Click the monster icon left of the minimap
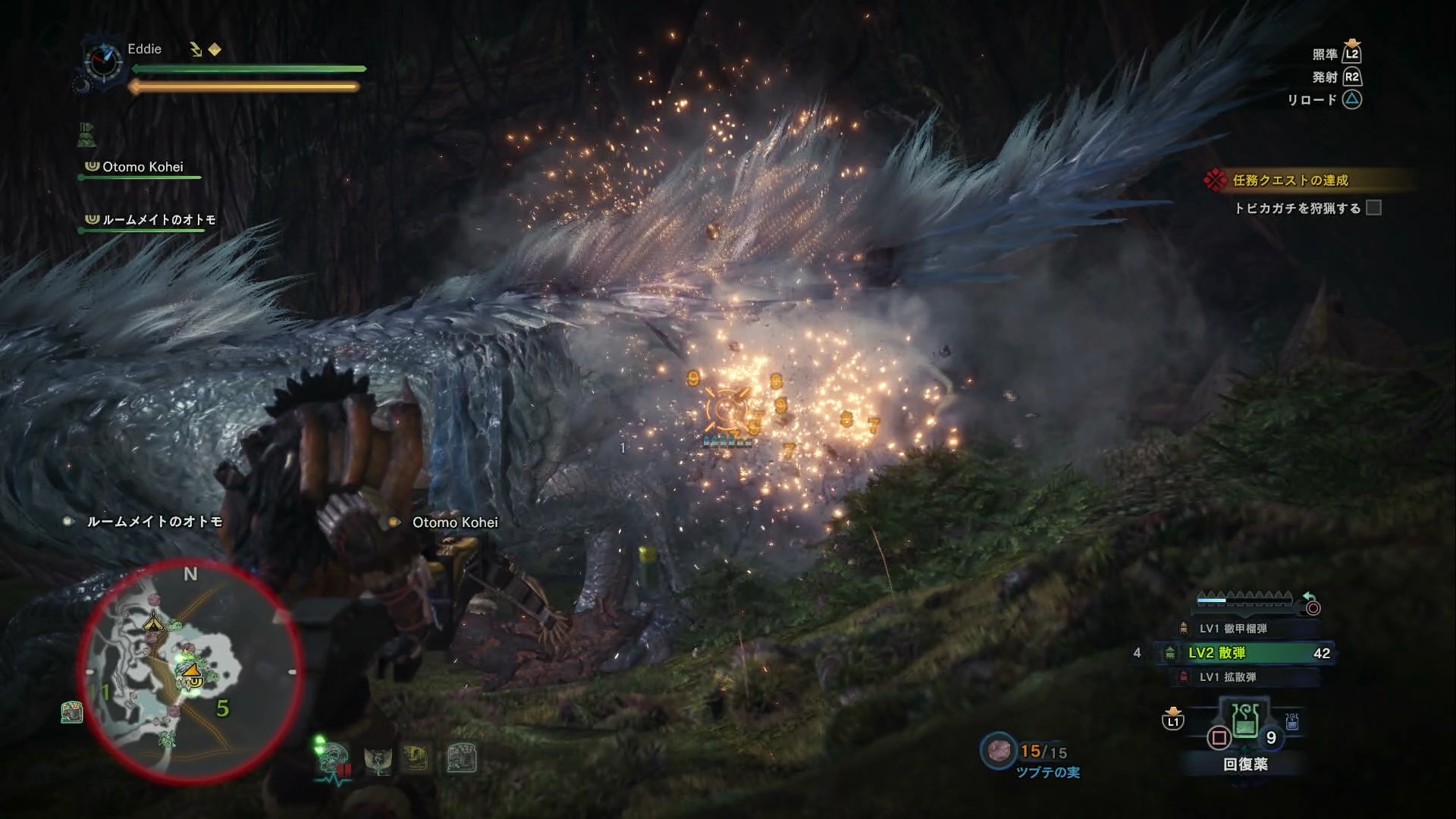The image size is (1456, 819). 71,712
